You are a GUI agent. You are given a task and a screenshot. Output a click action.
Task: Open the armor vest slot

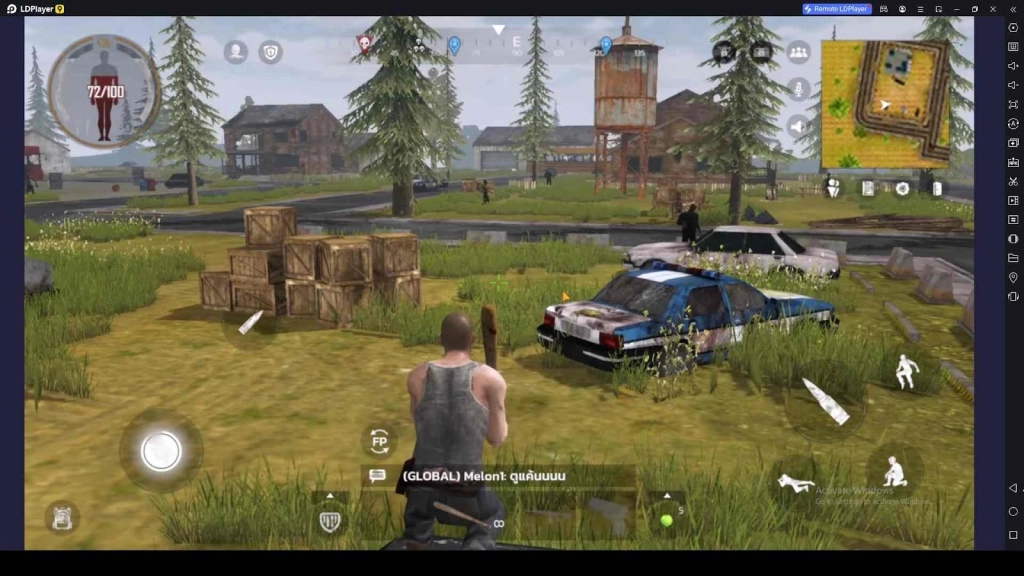[x=331, y=520]
